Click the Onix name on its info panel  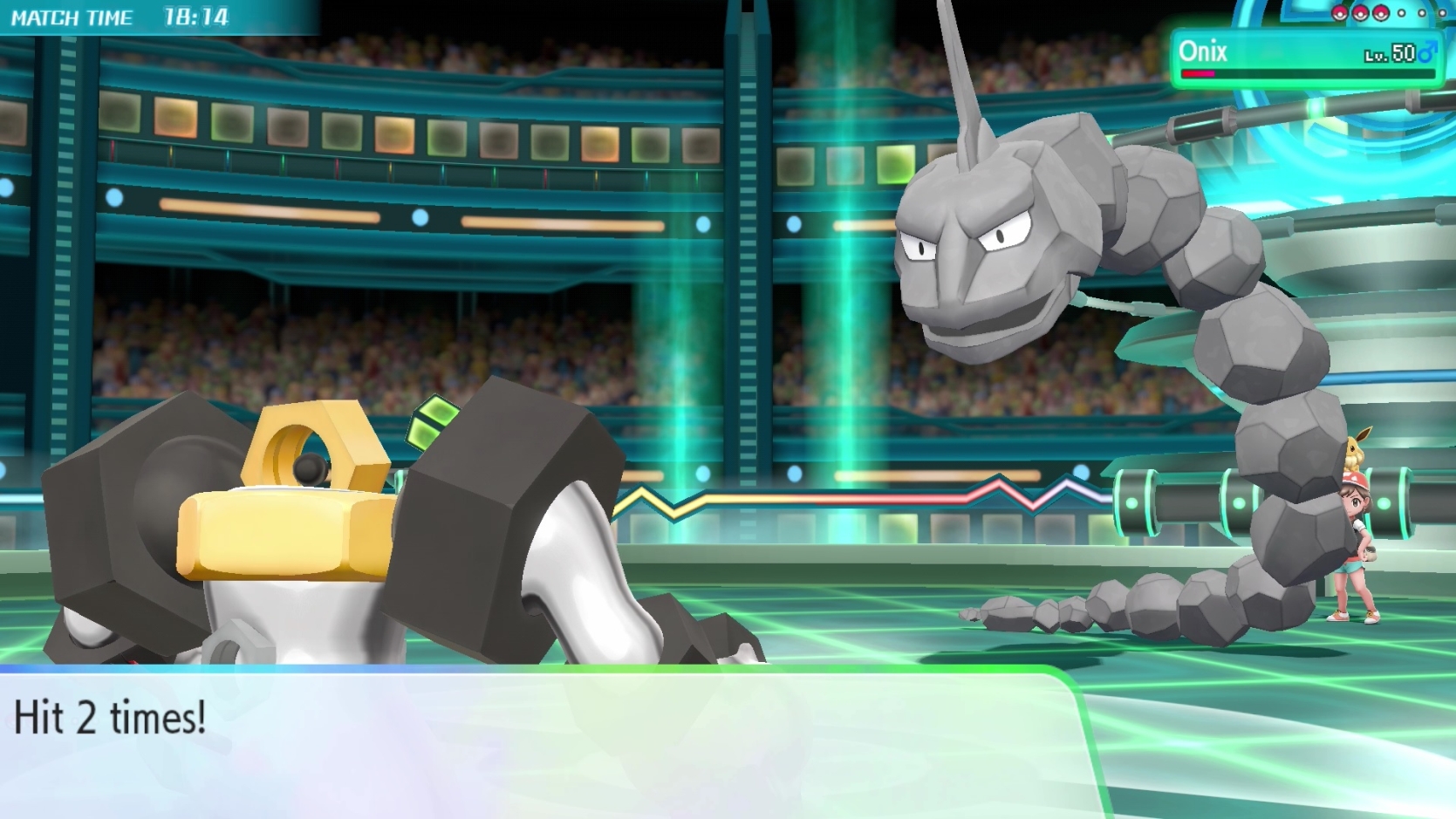tap(1203, 51)
